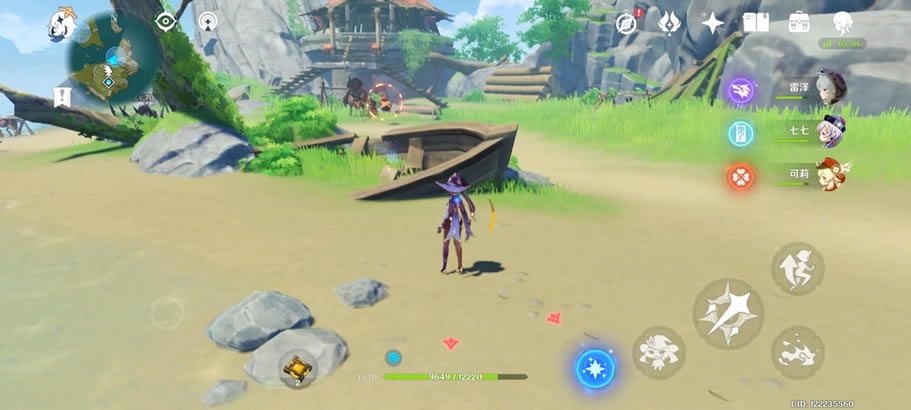Open the compass events icon
Viewport: 911px width, 410px height.
pos(628,22)
